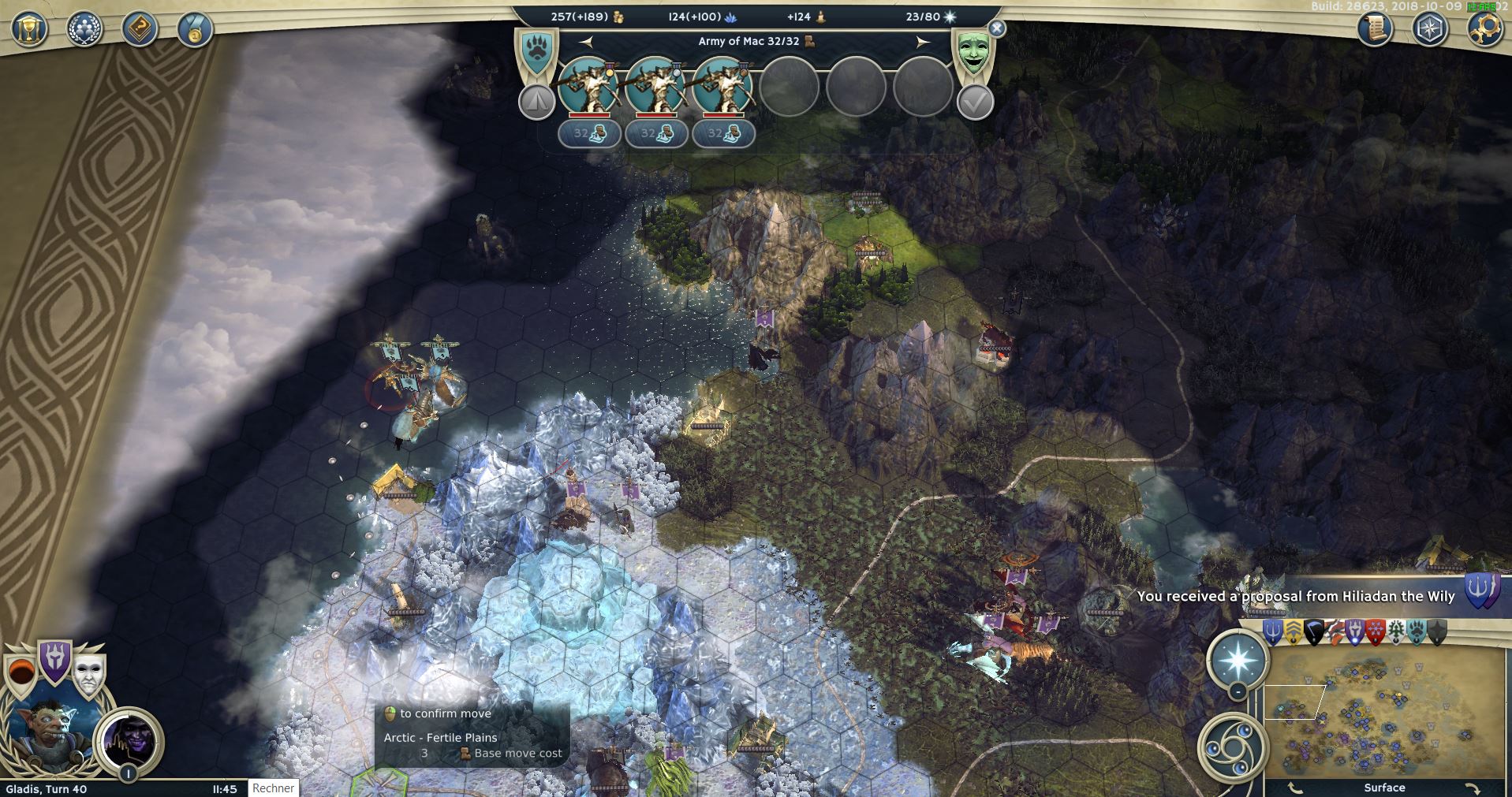Open the triple-orb swirl button

tap(1231, 746)
